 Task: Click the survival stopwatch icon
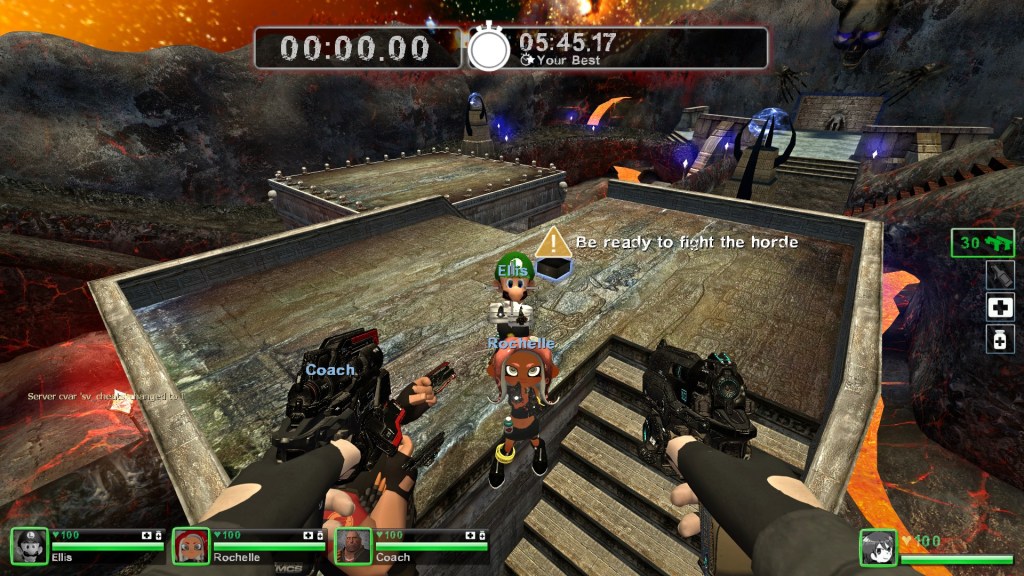pyautogui.click(x=490, y=48)
